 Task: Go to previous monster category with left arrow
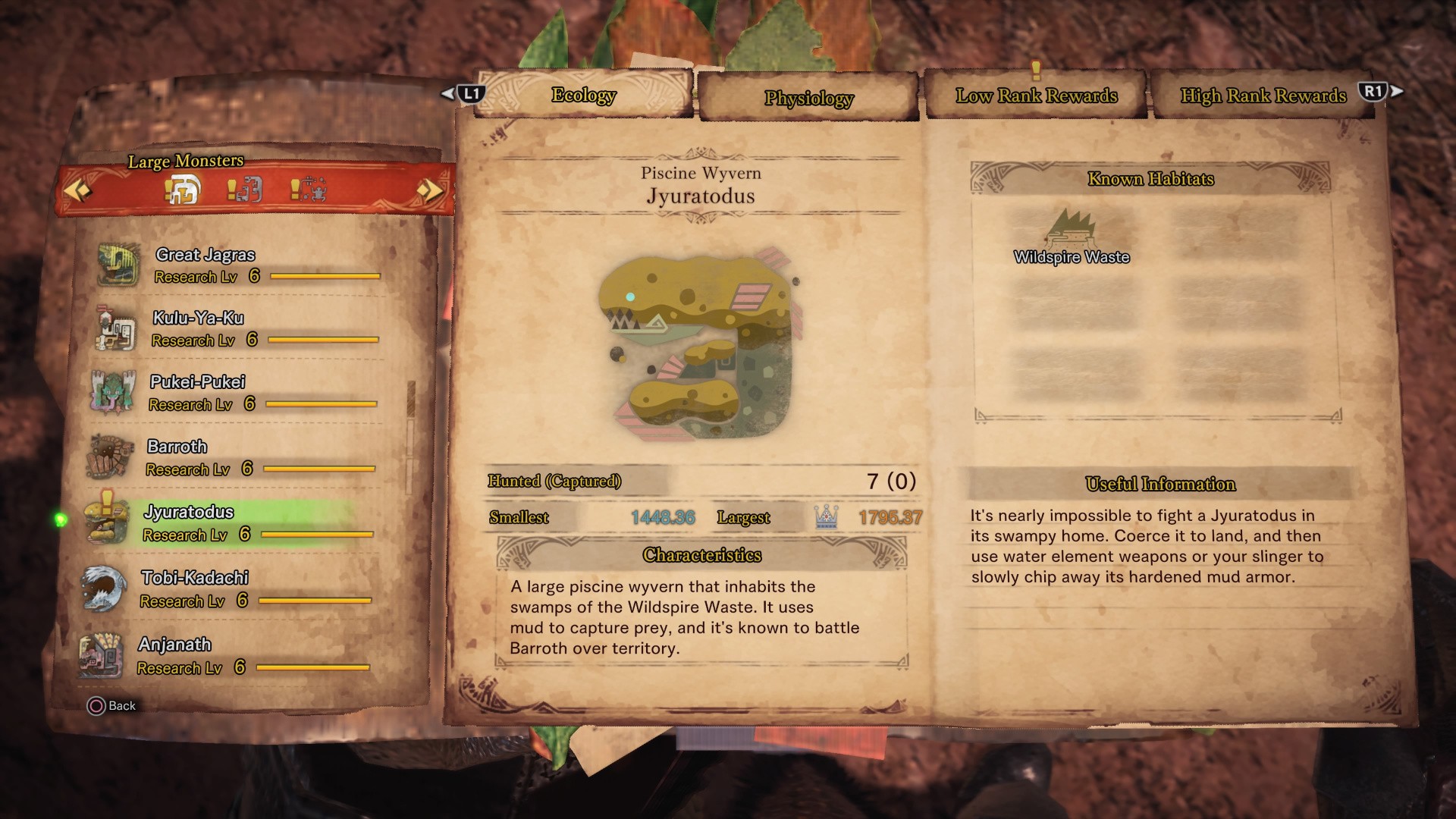click(77, 189)
